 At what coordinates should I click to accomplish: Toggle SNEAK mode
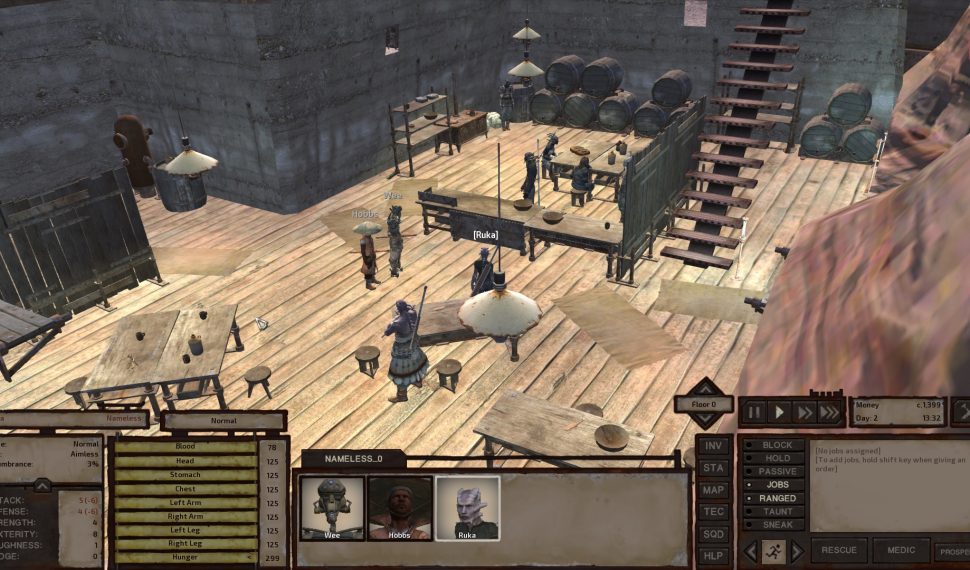pos(777,524)
